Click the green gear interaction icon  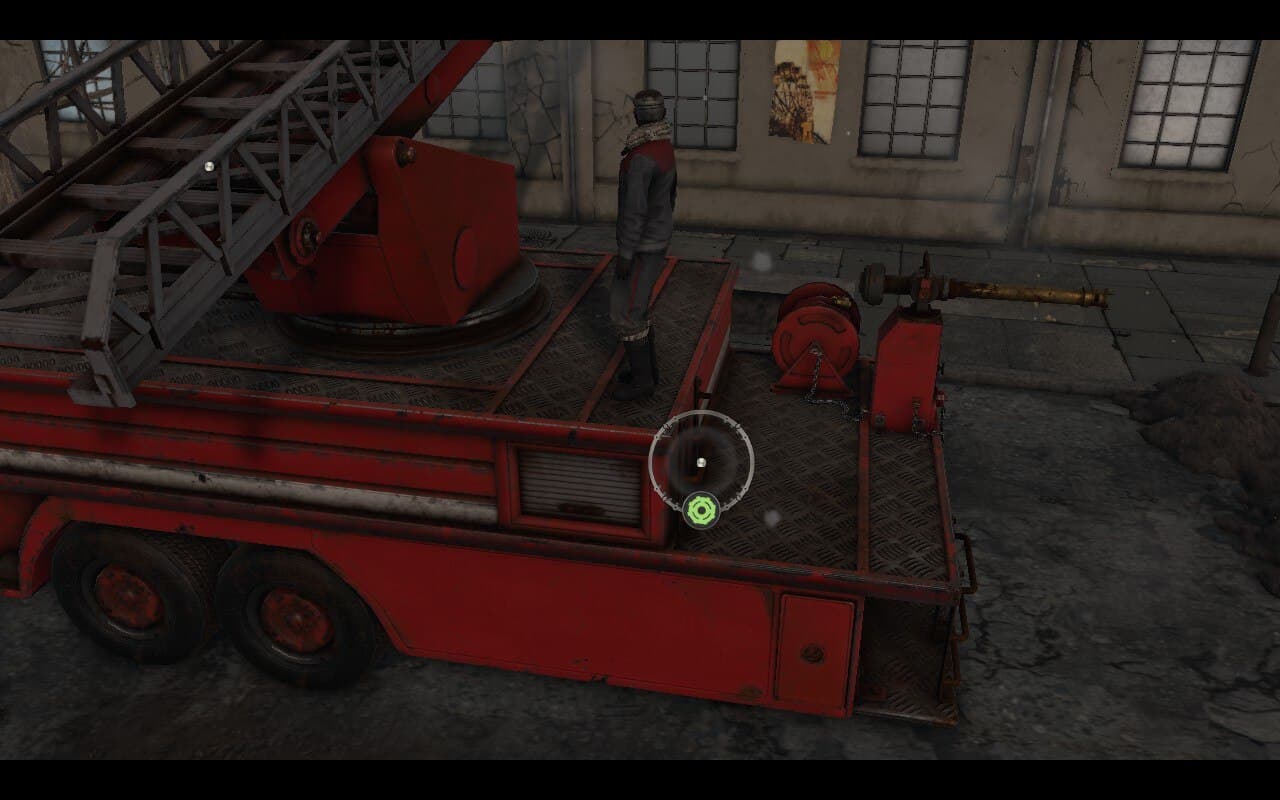pyautogui.click(x=703, y=511)
